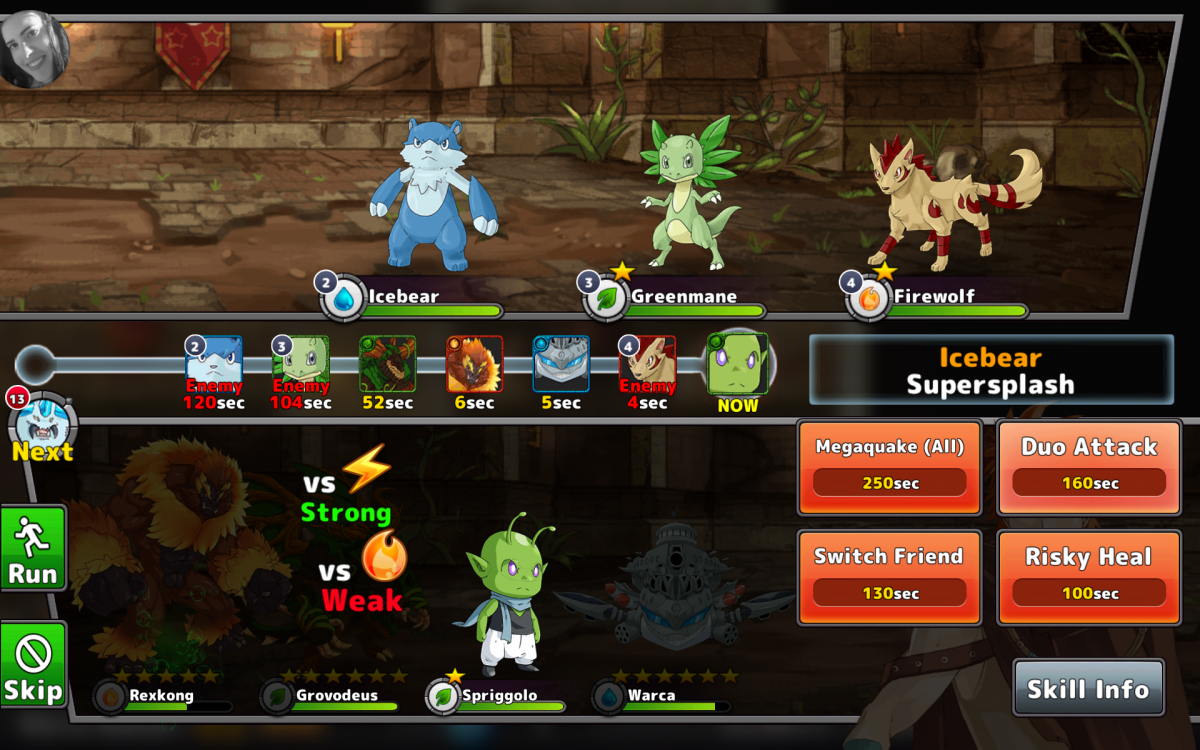Activate the Risky Heal skill
Viewport: 1200px width, 750px height.
[x=1088, y=575]
